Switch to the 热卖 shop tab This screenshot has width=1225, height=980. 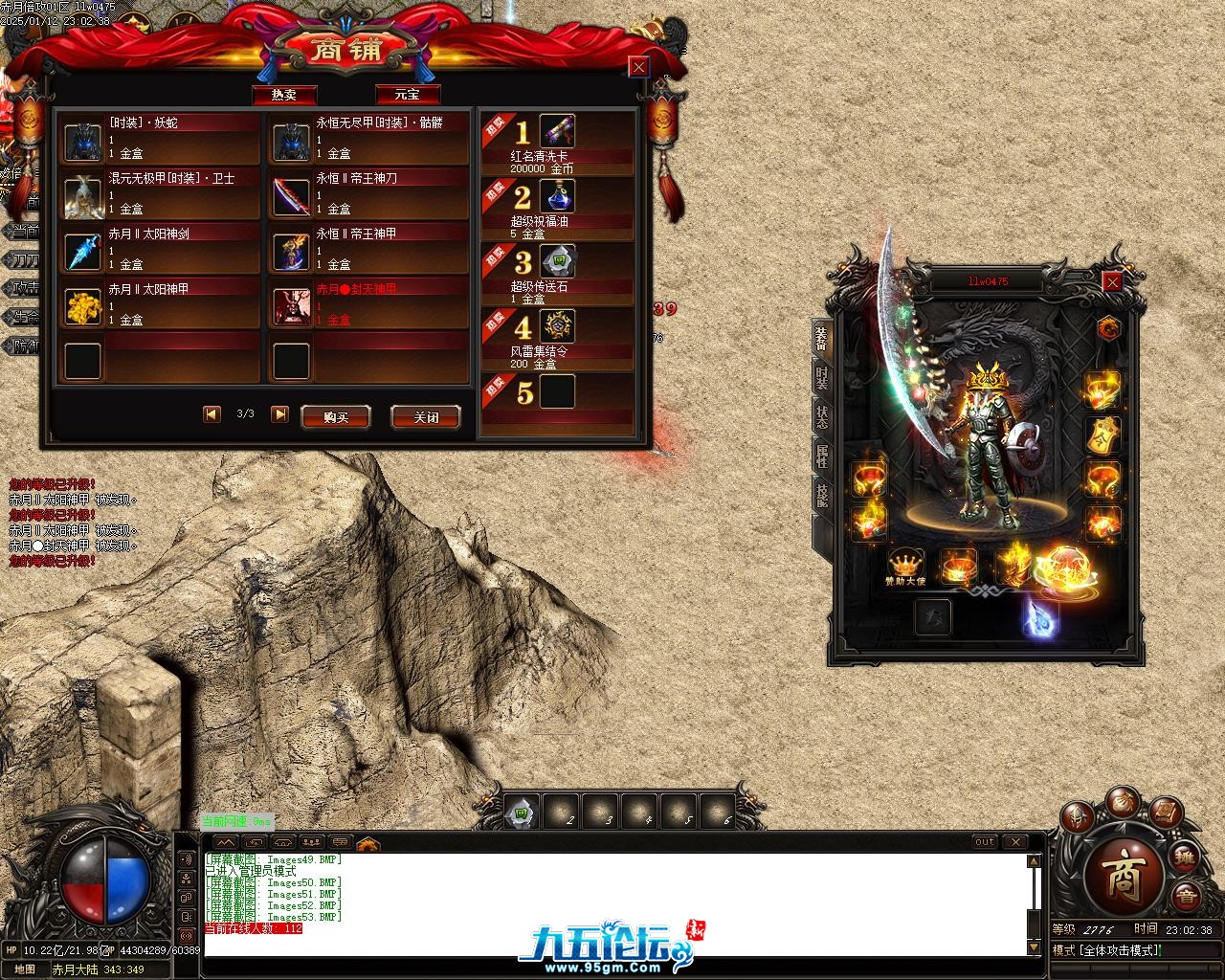[284, 95]
